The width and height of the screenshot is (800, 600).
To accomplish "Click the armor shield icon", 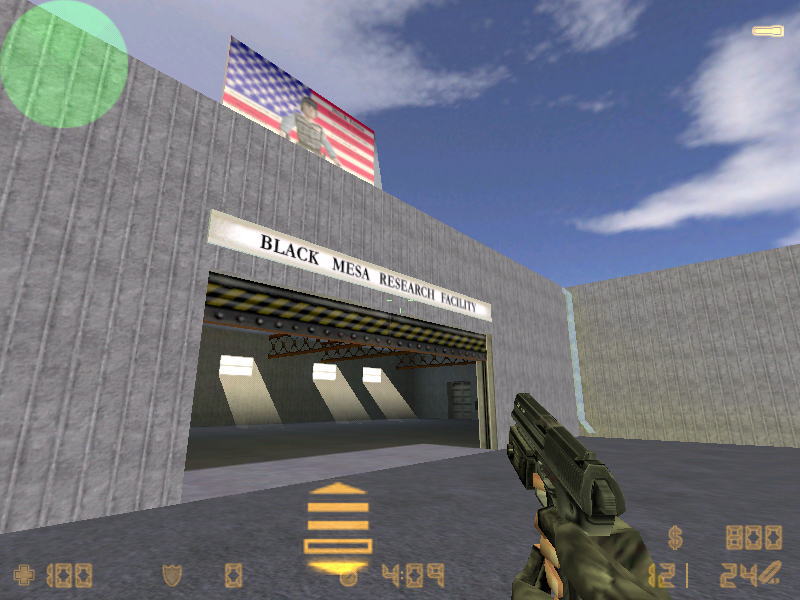I will (171, 575).
